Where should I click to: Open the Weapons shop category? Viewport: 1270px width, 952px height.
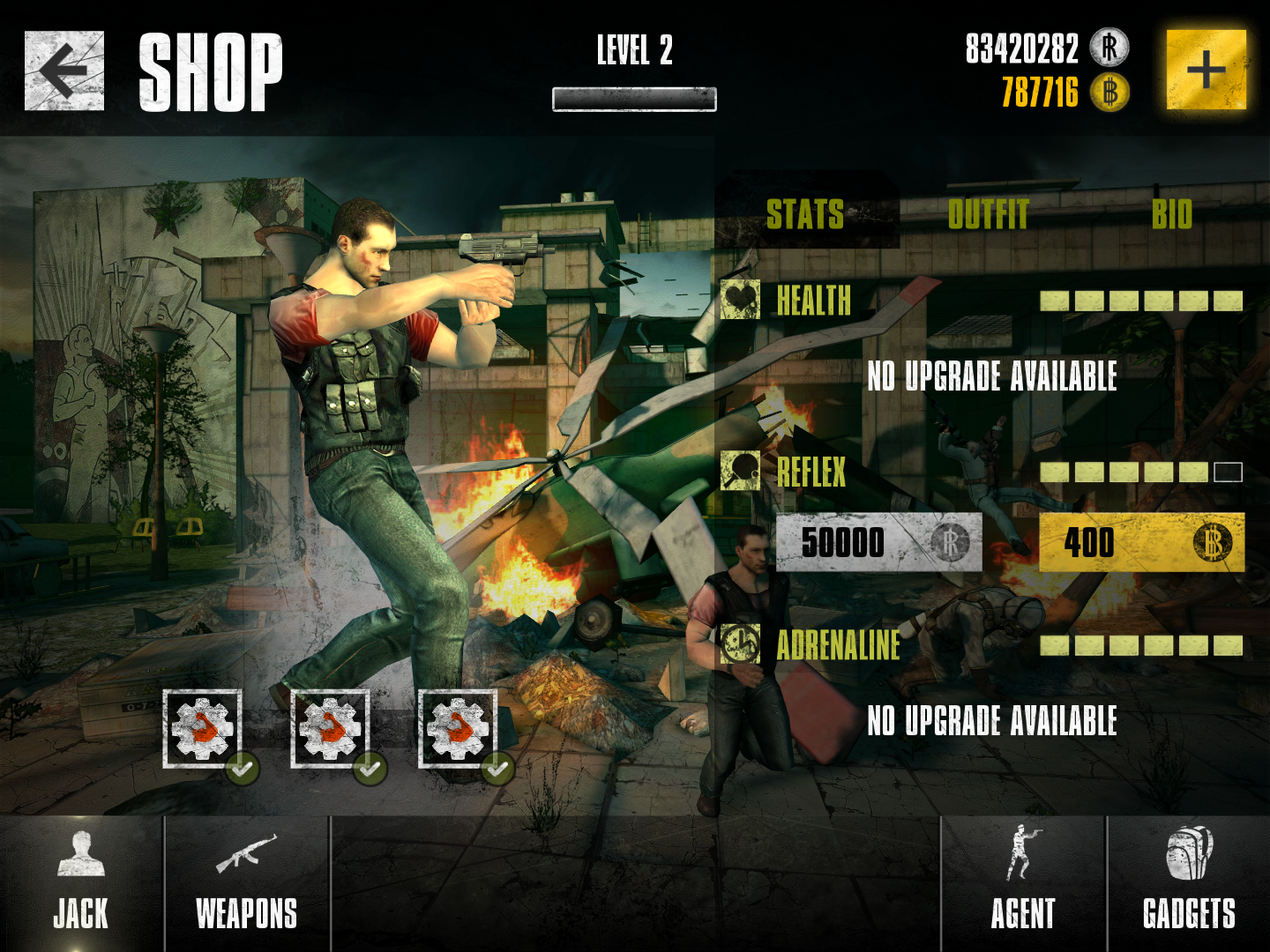[247, 883]
